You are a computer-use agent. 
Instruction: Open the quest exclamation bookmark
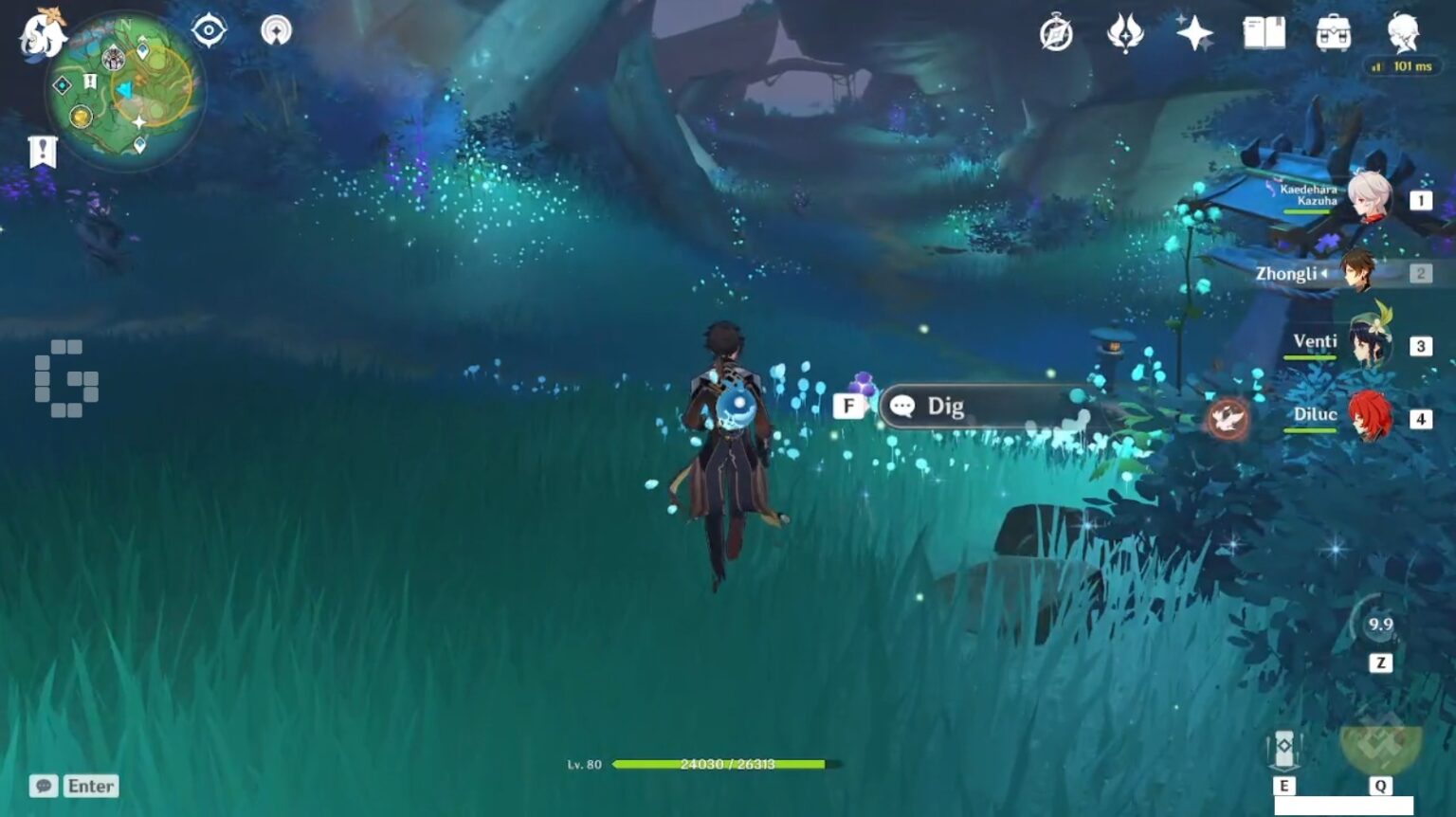pyautogui.click(x=43, y=151)
